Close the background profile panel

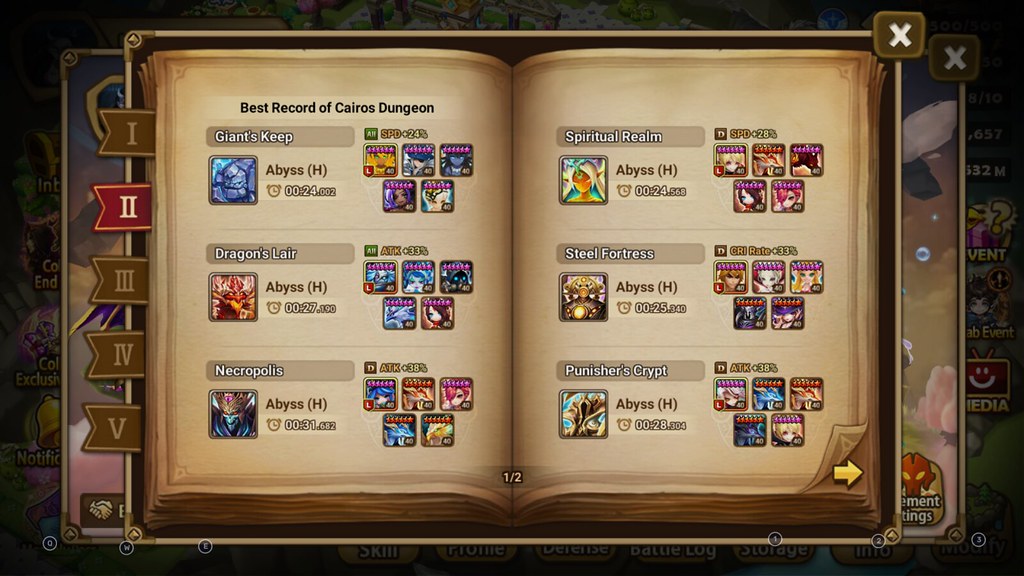pyautogui.click(x=954, y=57)
